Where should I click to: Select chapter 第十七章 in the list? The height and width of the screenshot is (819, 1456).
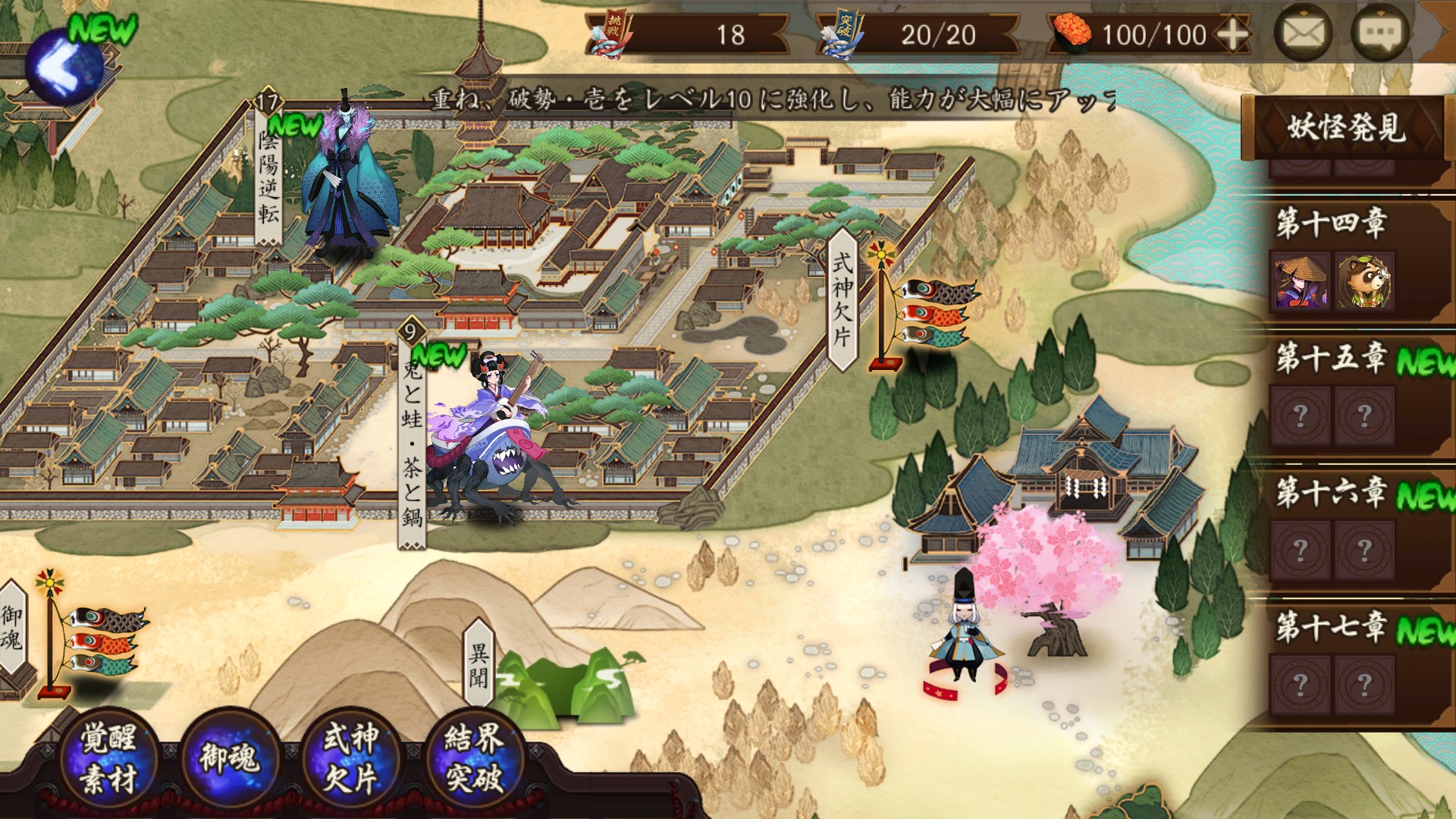[x=1332, y=628]
